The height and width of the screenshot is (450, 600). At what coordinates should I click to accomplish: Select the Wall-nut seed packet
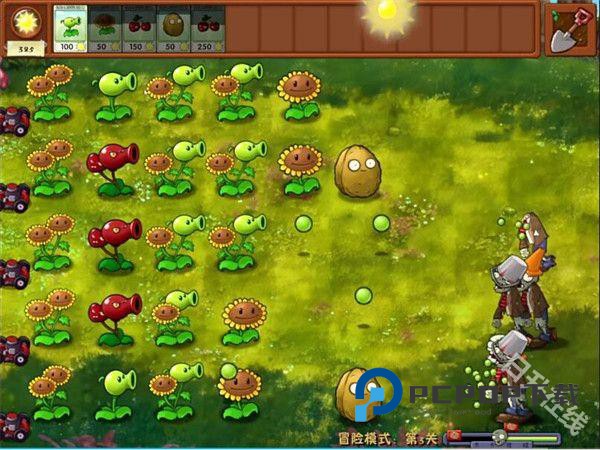tap(173, 30)
